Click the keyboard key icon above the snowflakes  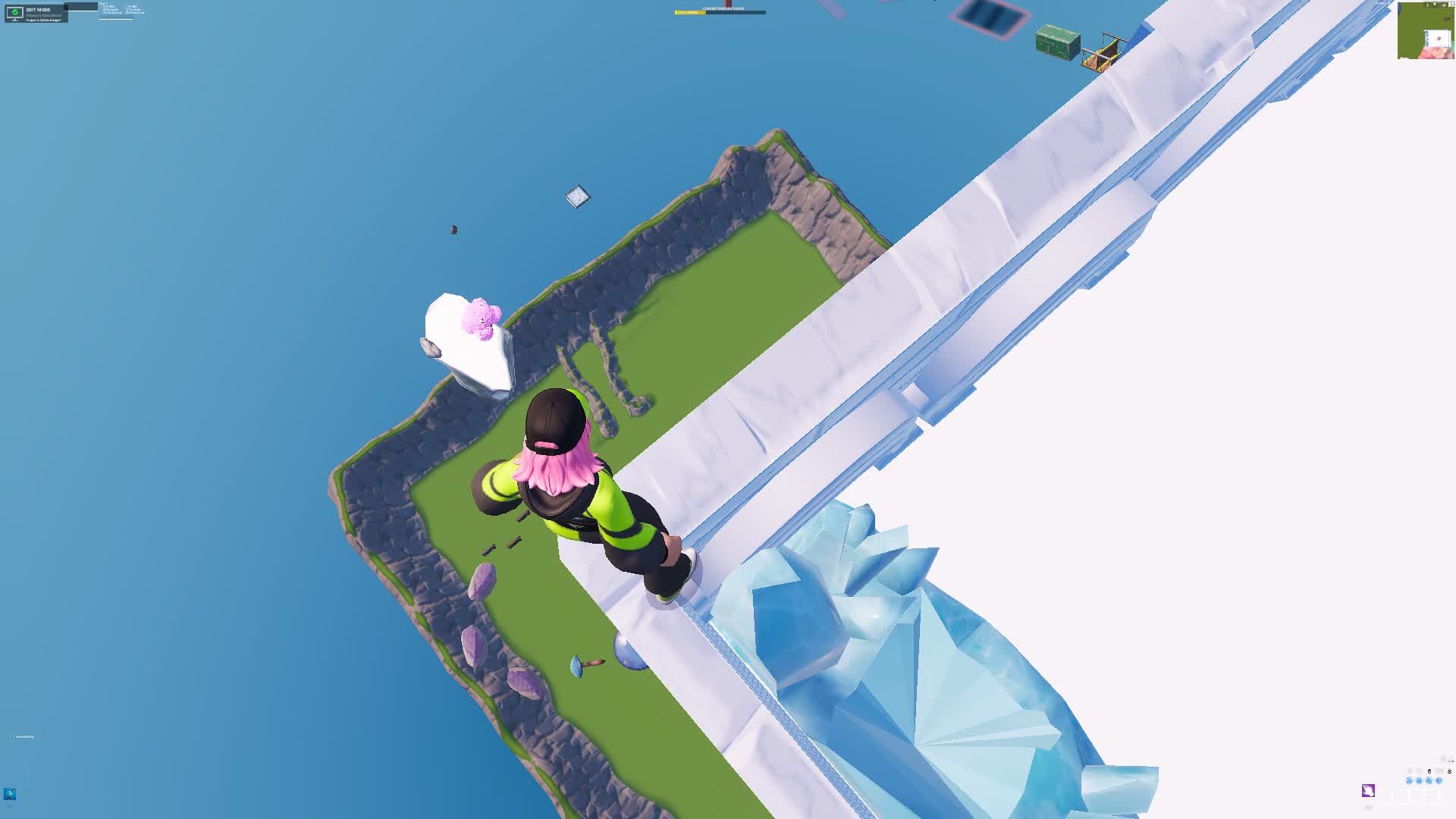pos(1429,771)
